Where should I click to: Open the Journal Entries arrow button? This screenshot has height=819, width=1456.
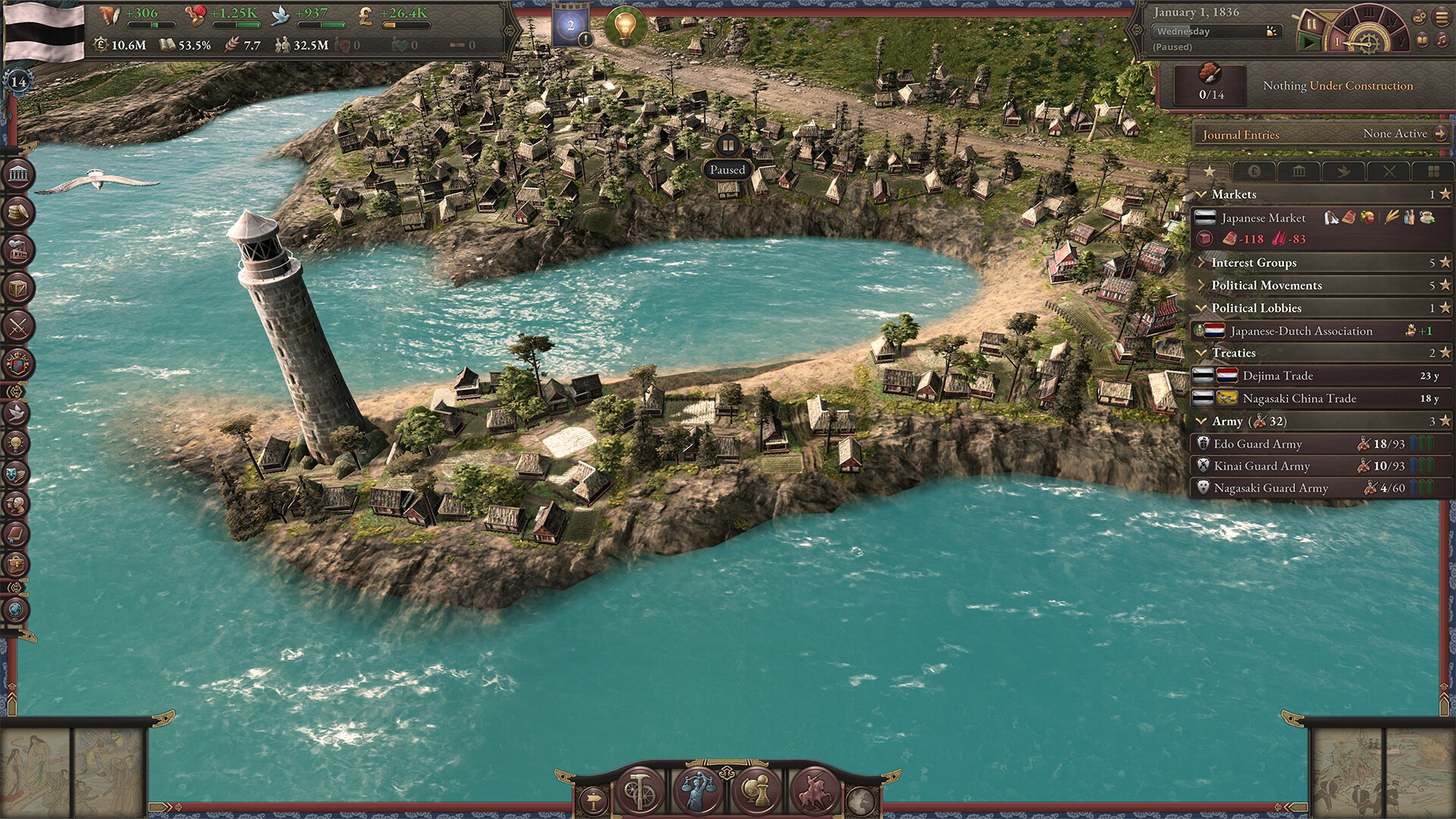[1440, 134]
